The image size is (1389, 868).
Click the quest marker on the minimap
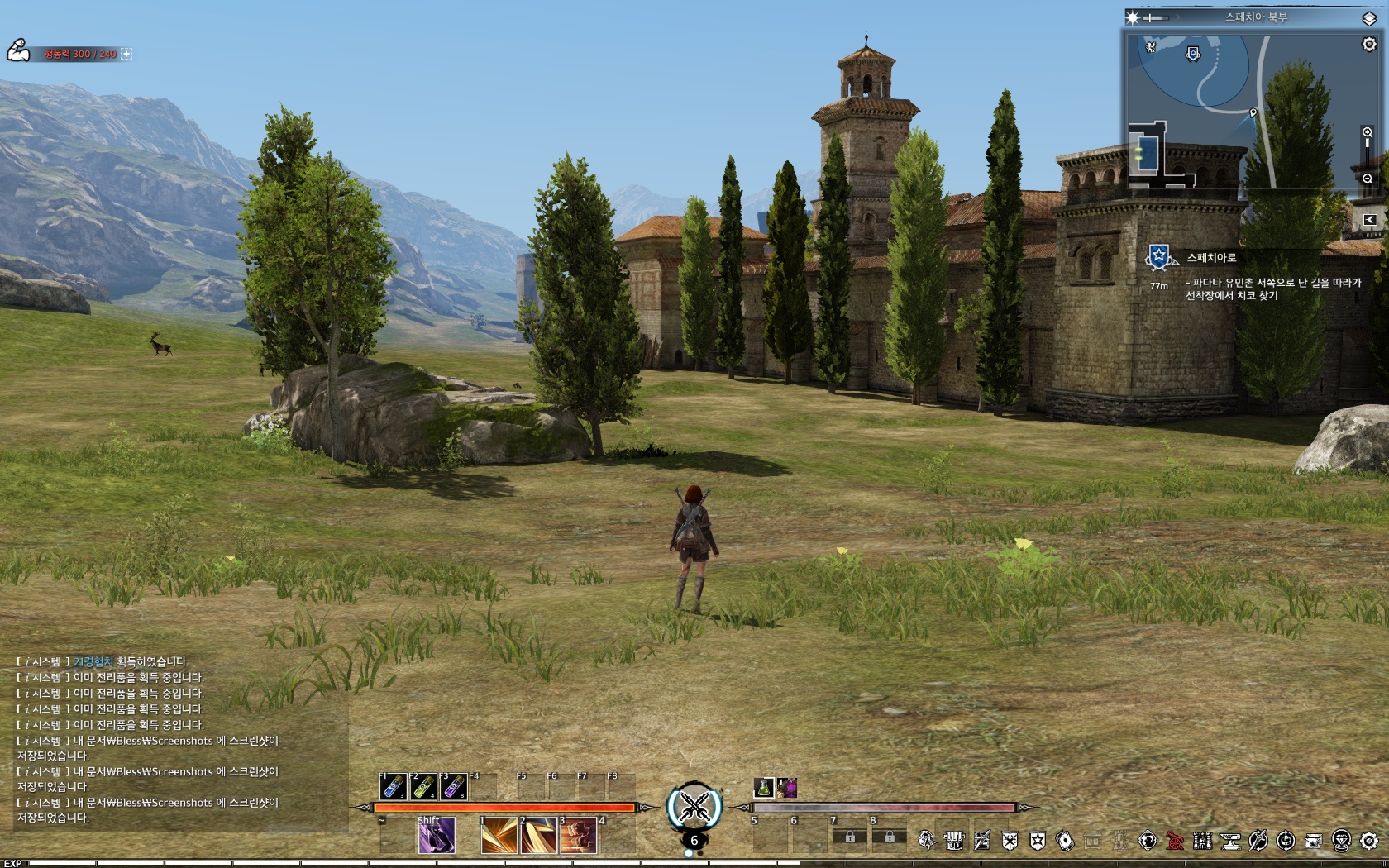click(1192, 55)
